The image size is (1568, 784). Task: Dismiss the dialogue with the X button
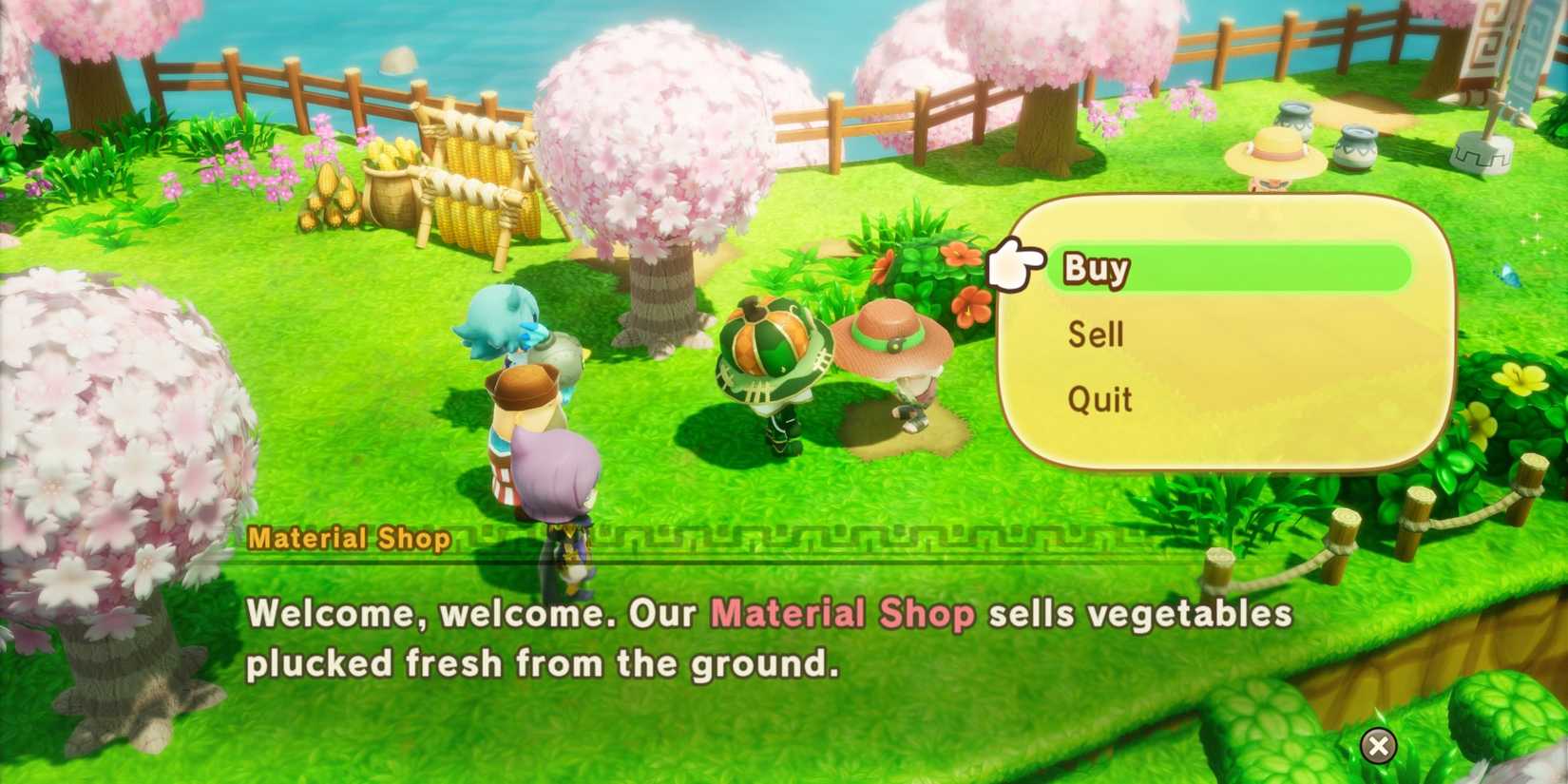coord(1377,747)
